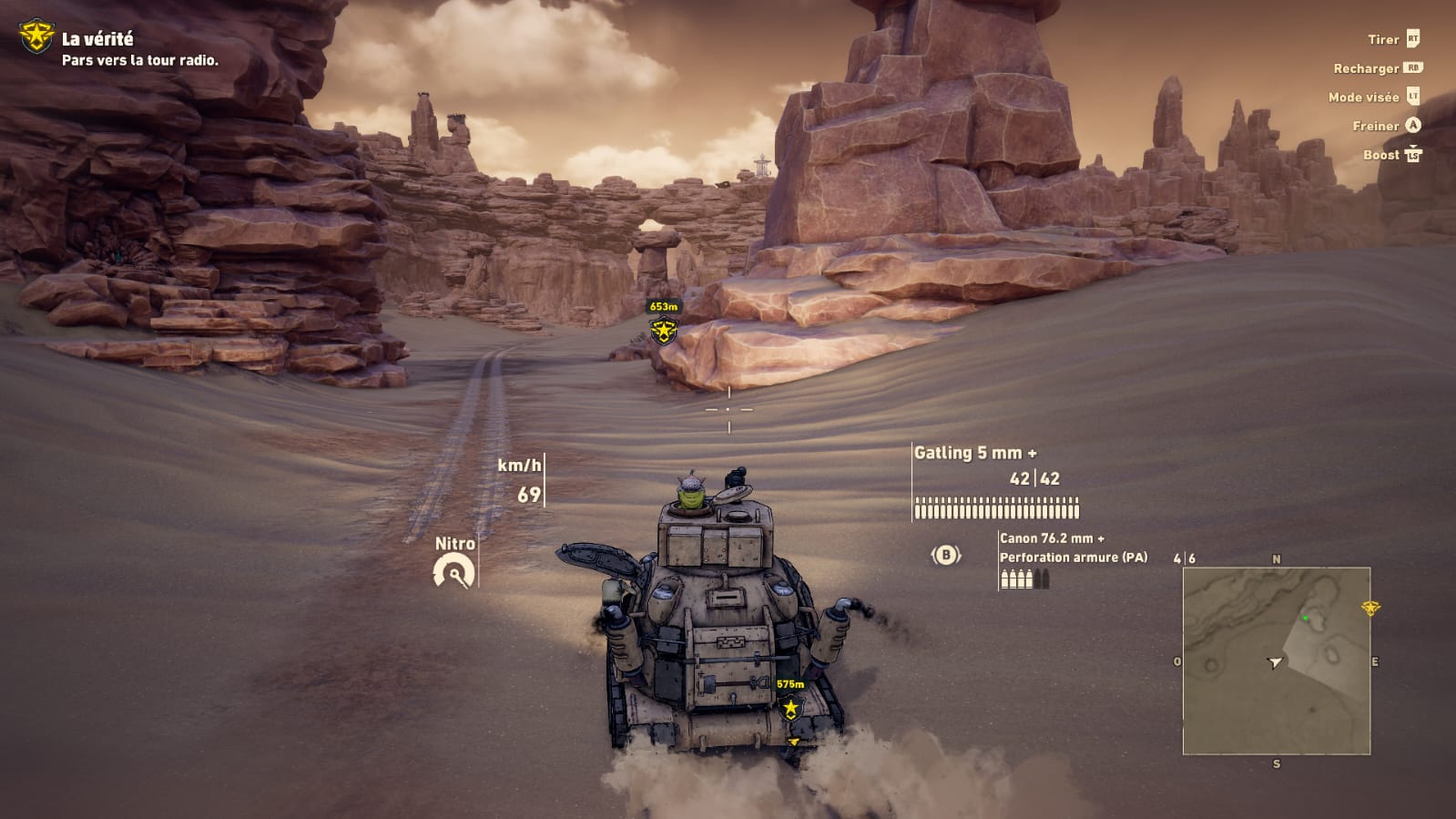
Task: Select the Canon 76.2 mm weapon entry
Action: click(1052, 538)
